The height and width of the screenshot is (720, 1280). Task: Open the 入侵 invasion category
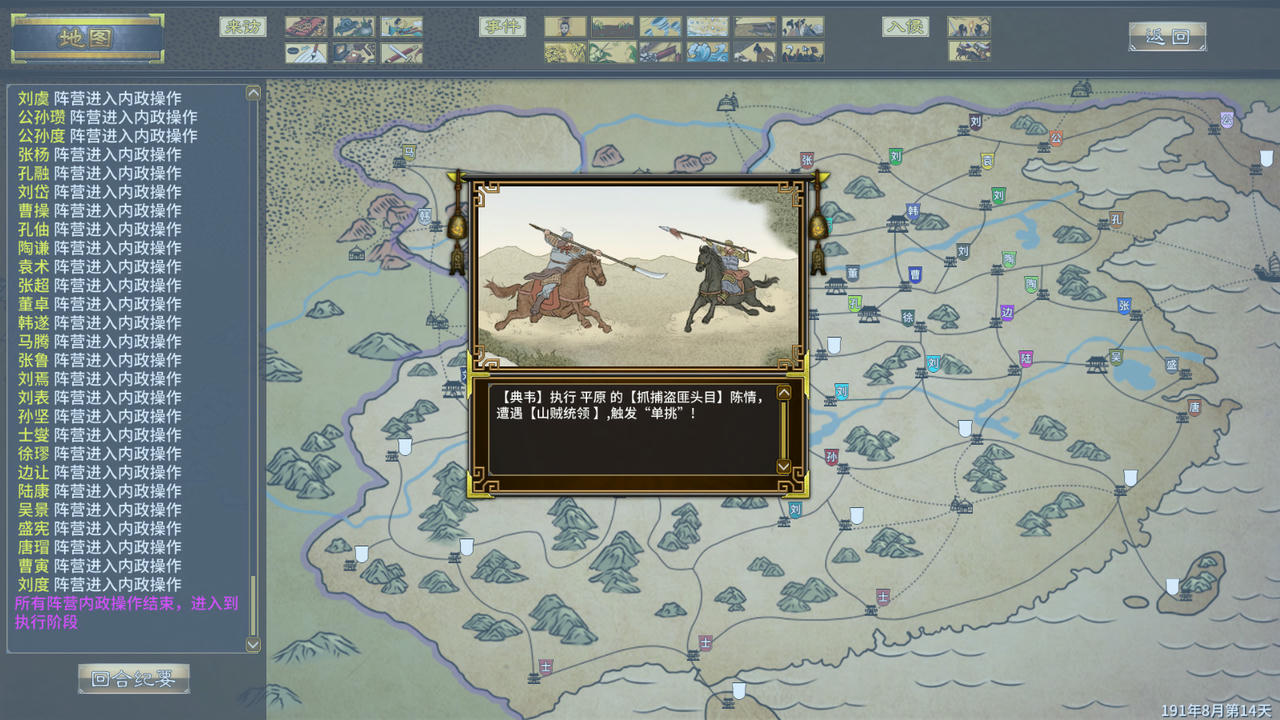905,27
